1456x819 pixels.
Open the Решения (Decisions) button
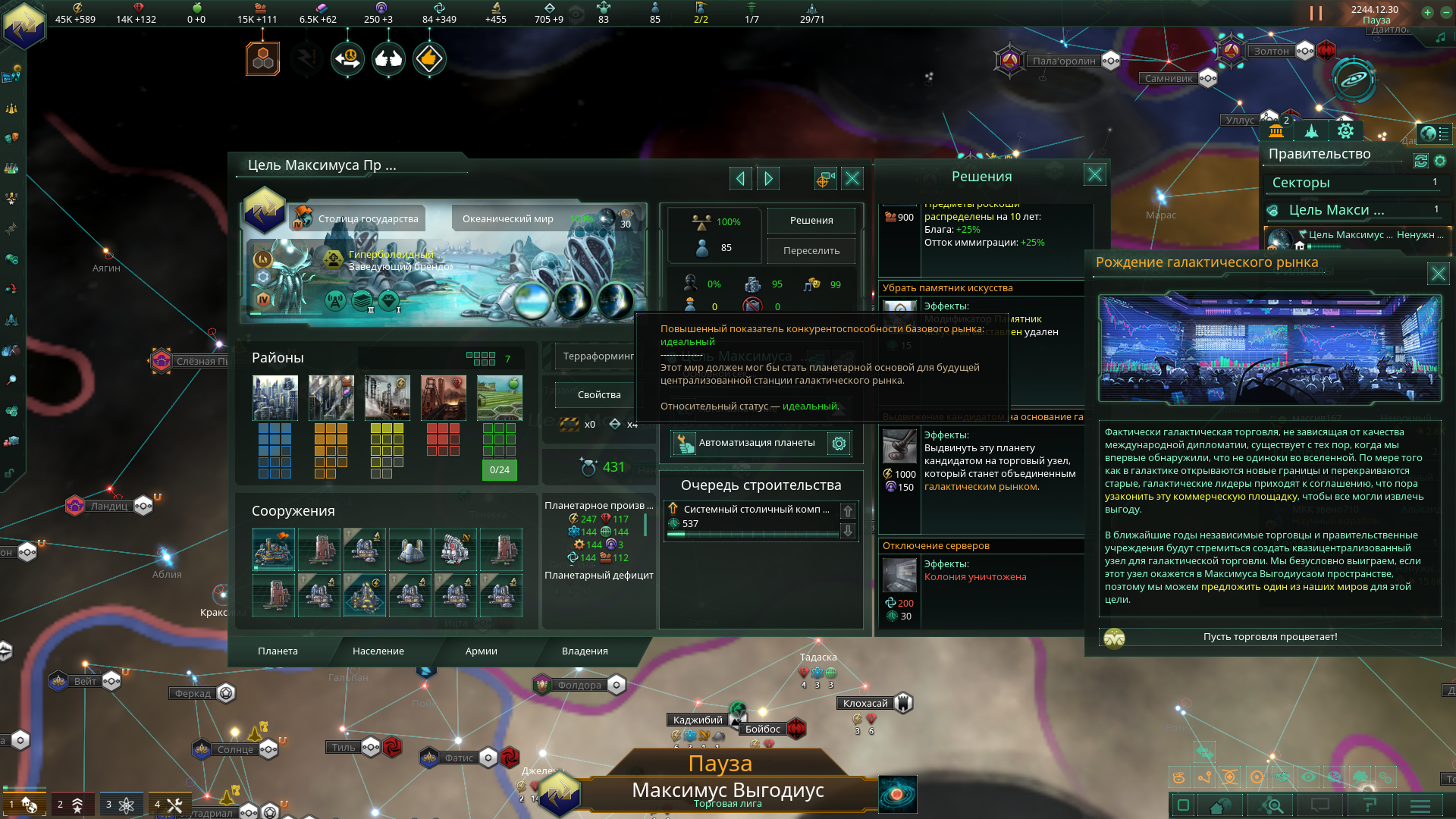(x=811, y=221)
